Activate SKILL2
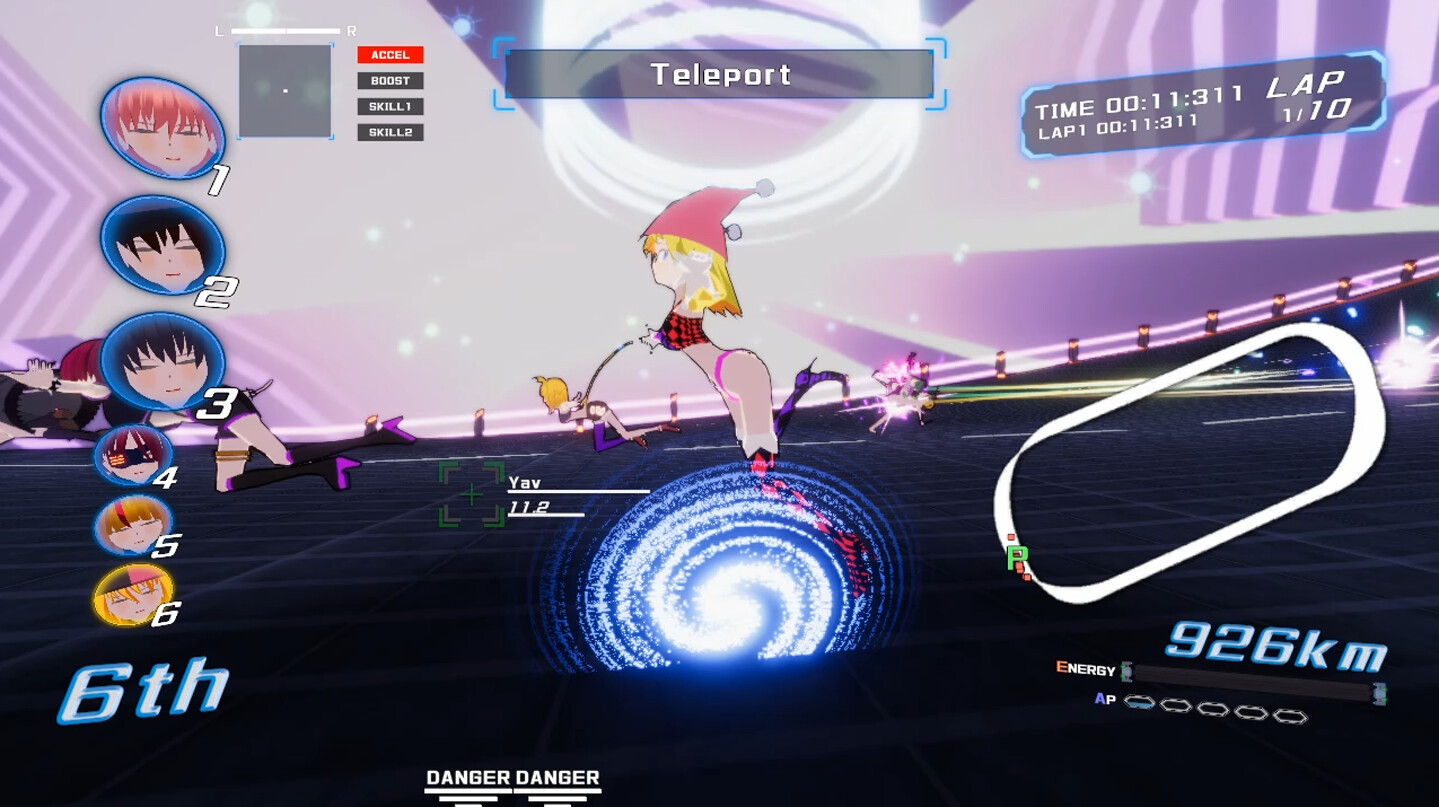This screenshot has width=1439, height=807. click(x=390, y=132)
